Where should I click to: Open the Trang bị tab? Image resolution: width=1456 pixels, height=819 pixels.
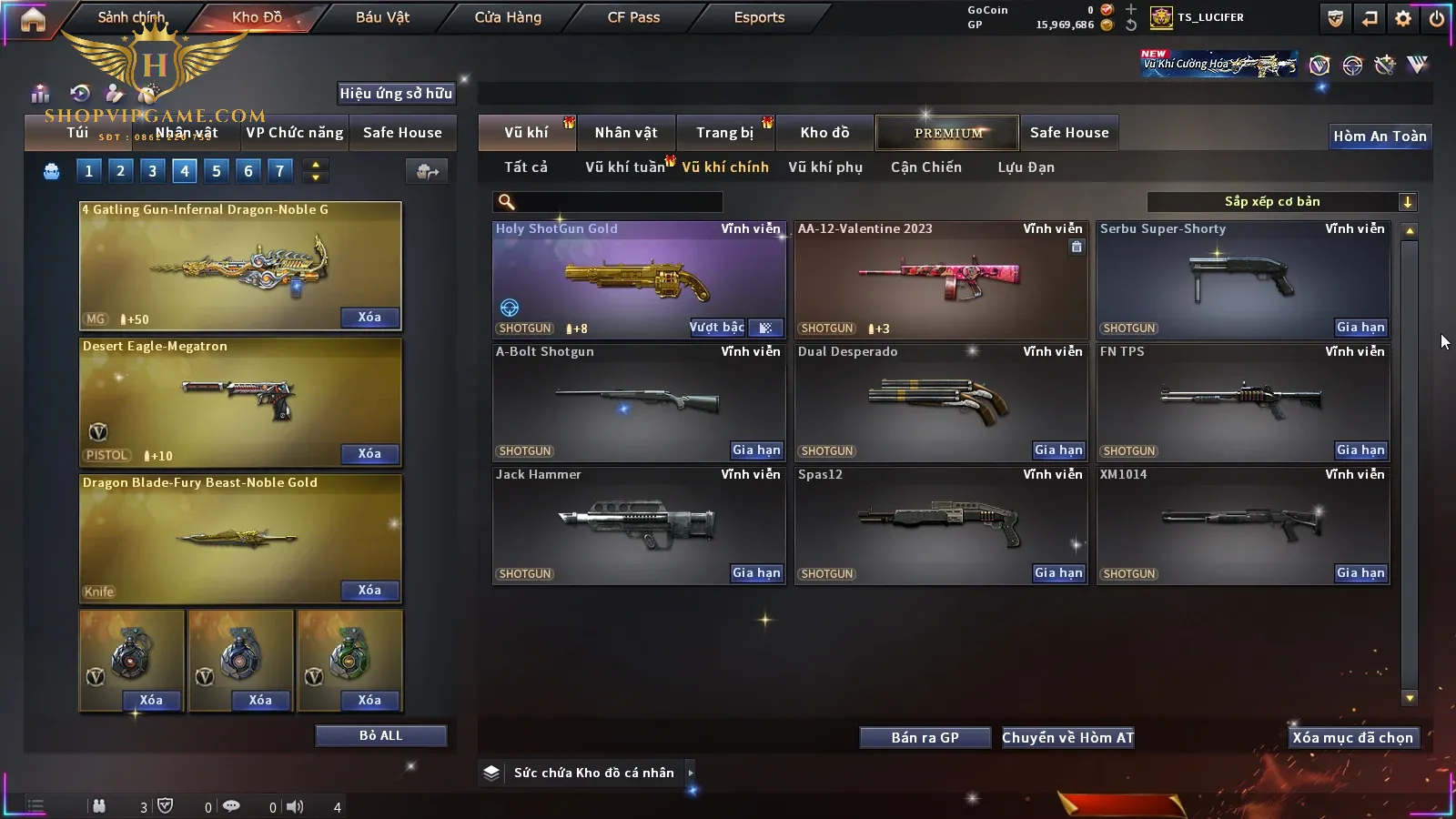point(724,133)
